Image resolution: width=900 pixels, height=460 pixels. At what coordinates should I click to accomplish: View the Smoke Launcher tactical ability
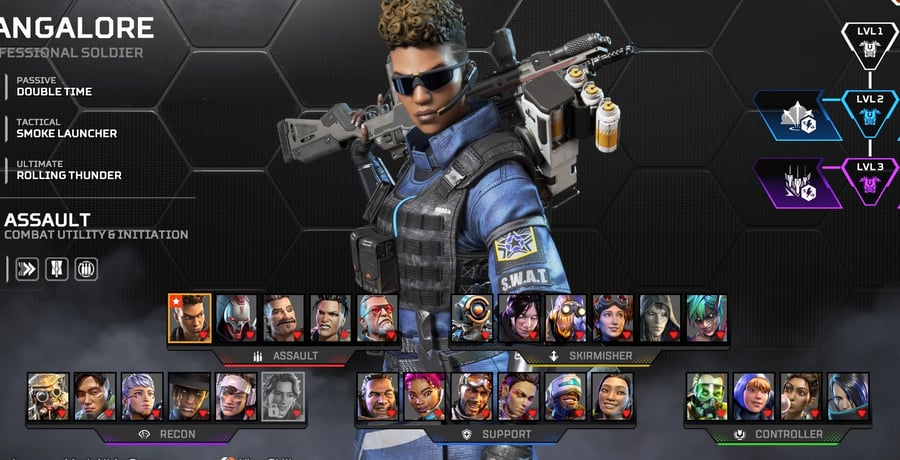point(66,128)
